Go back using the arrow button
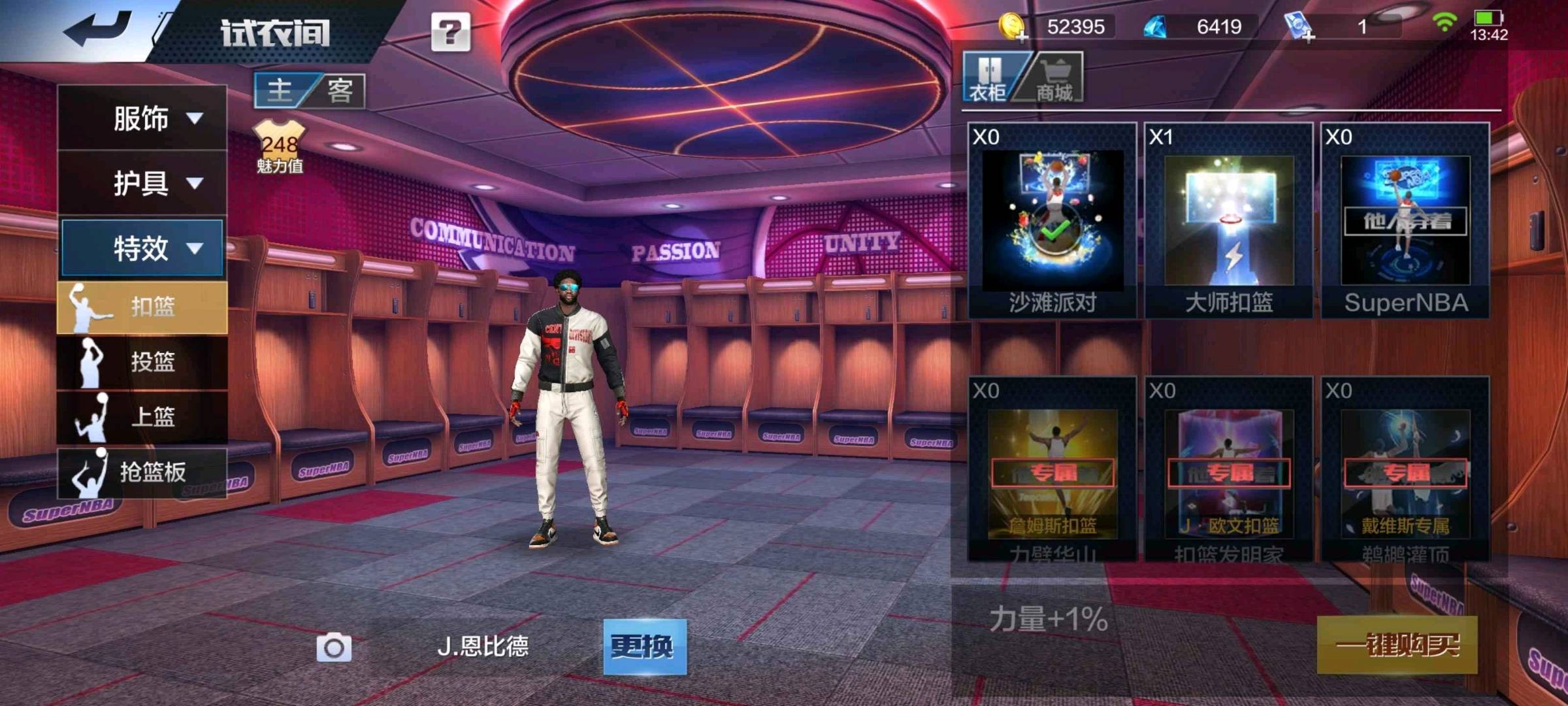This screenshot has width=1568, height=706. point(98,29)
